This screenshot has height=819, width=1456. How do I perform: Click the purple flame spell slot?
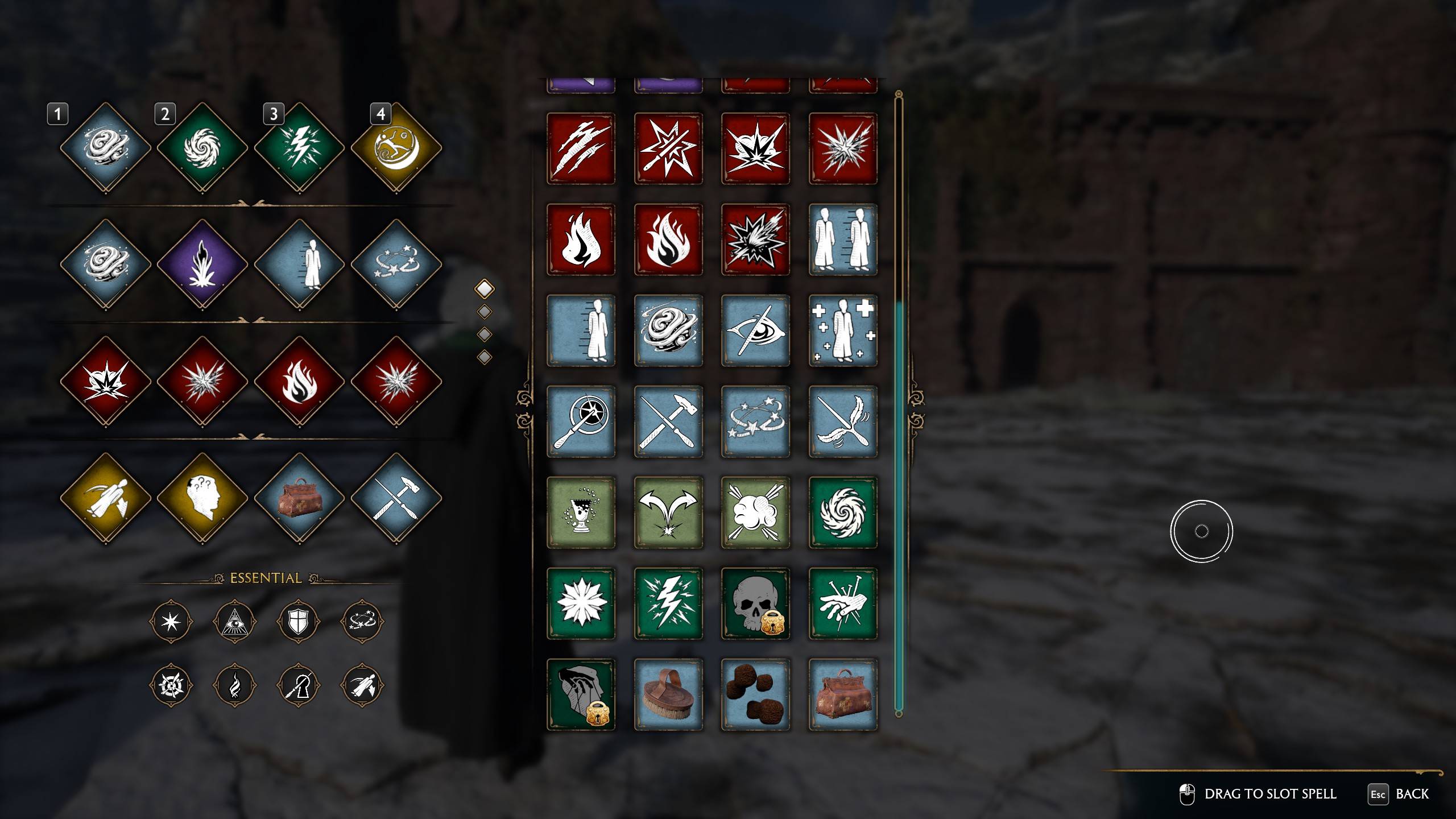point(202,265)
